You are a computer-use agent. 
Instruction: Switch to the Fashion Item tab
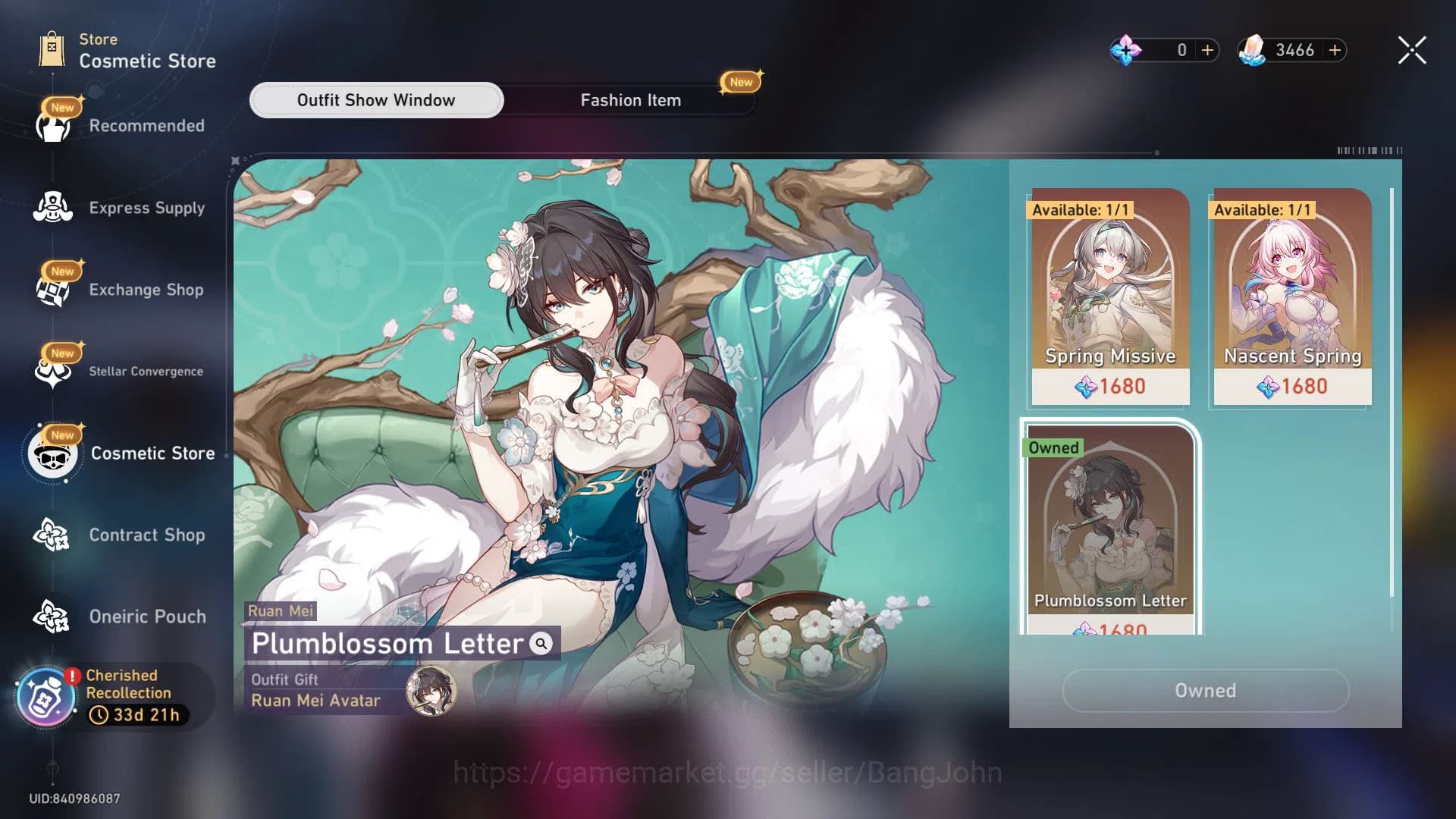(x=631, y=99)
